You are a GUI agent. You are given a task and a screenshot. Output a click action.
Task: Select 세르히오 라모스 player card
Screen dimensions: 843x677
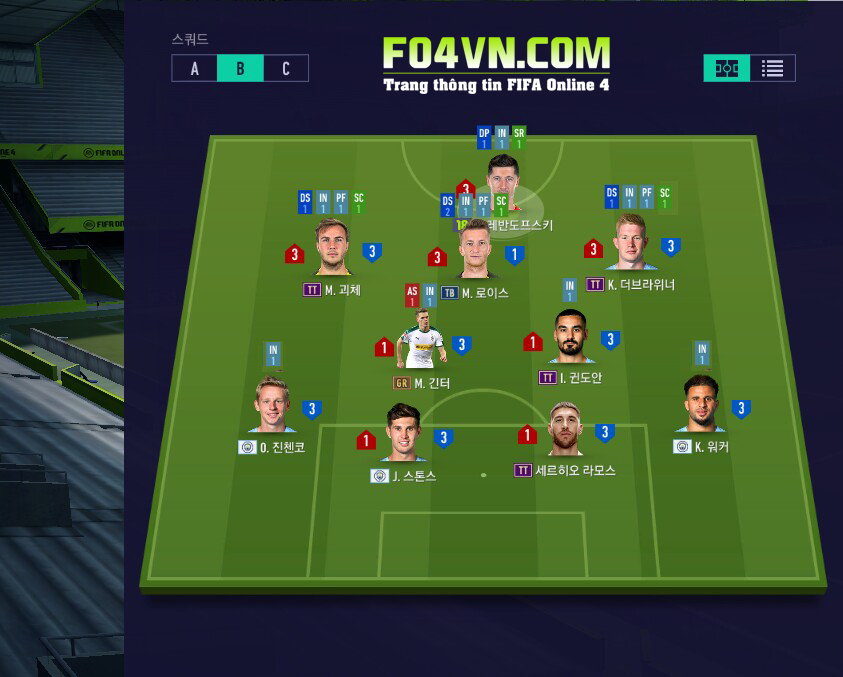(x=564, y=432)
